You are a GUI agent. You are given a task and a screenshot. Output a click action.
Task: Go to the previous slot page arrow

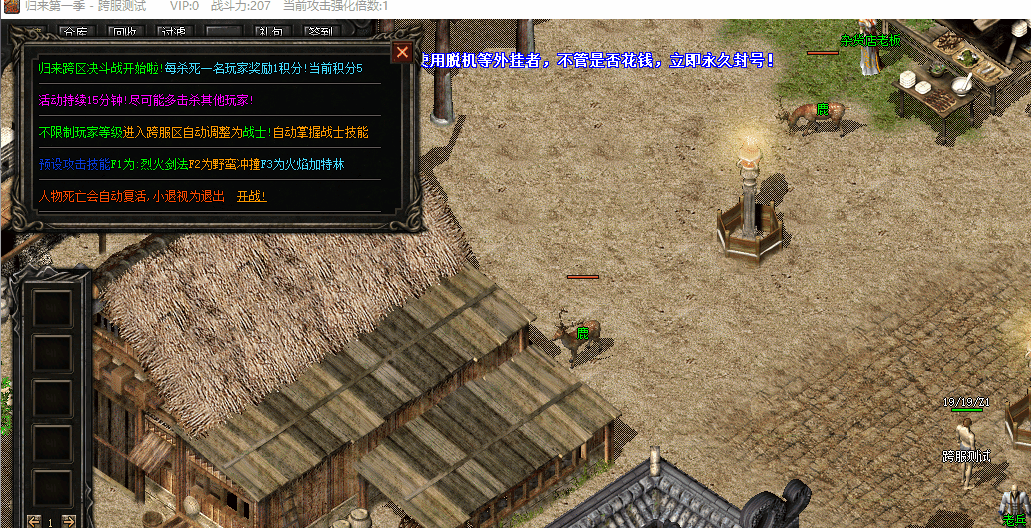[34, 520]
